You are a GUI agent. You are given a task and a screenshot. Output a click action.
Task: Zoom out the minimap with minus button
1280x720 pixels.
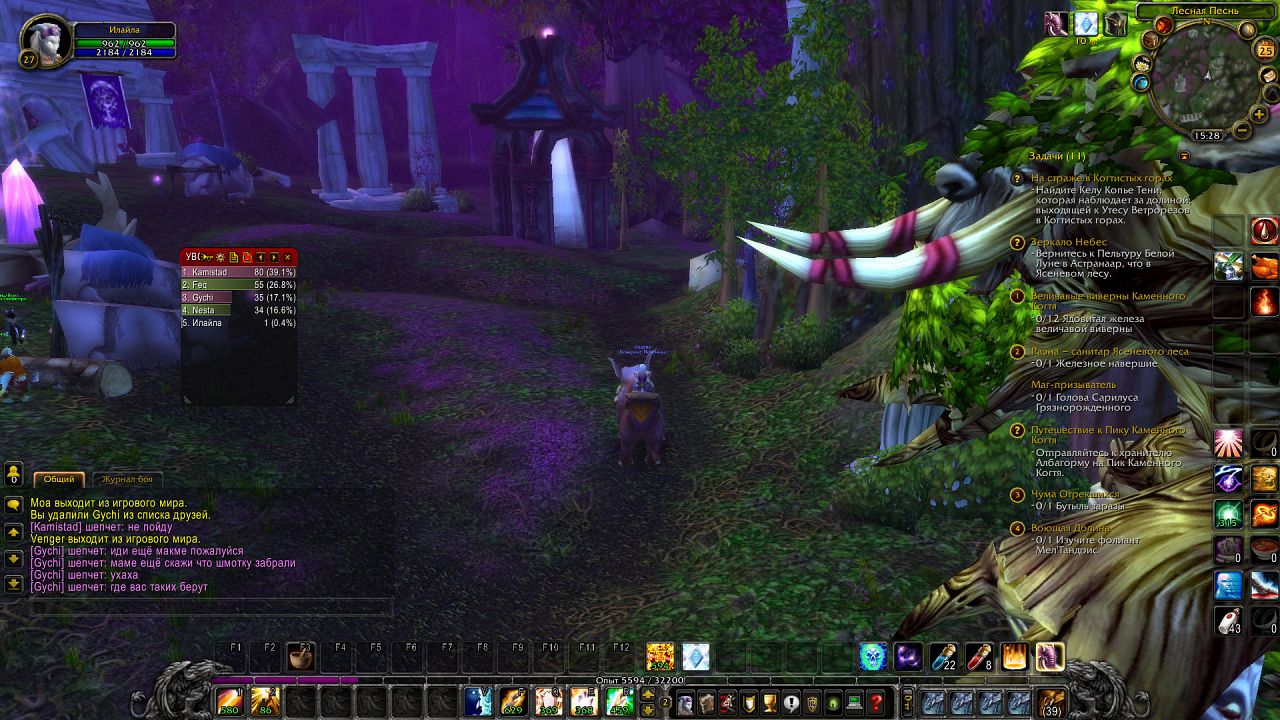(x=1242, y=130)
